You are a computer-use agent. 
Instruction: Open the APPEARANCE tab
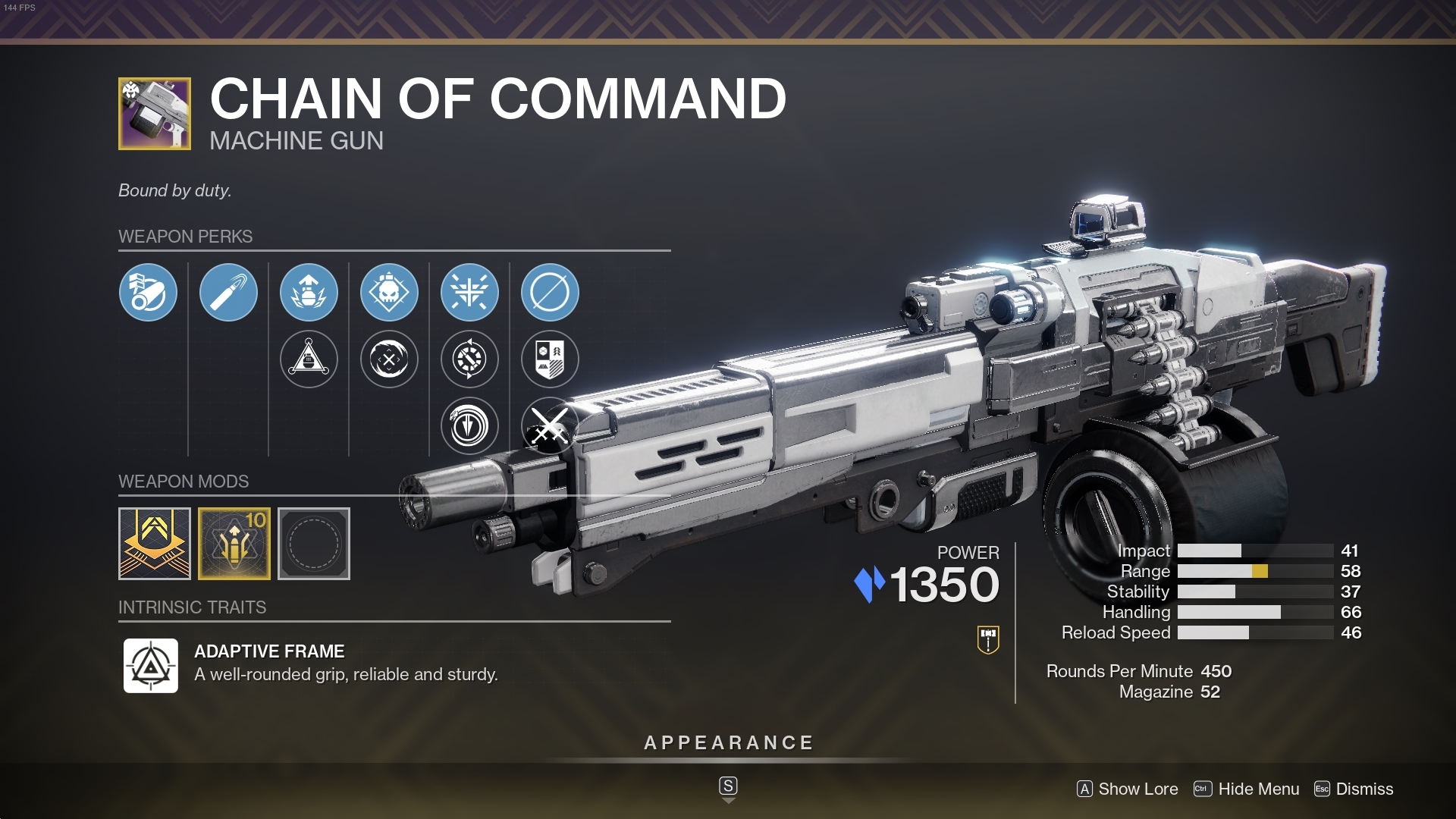pos(728,742)
